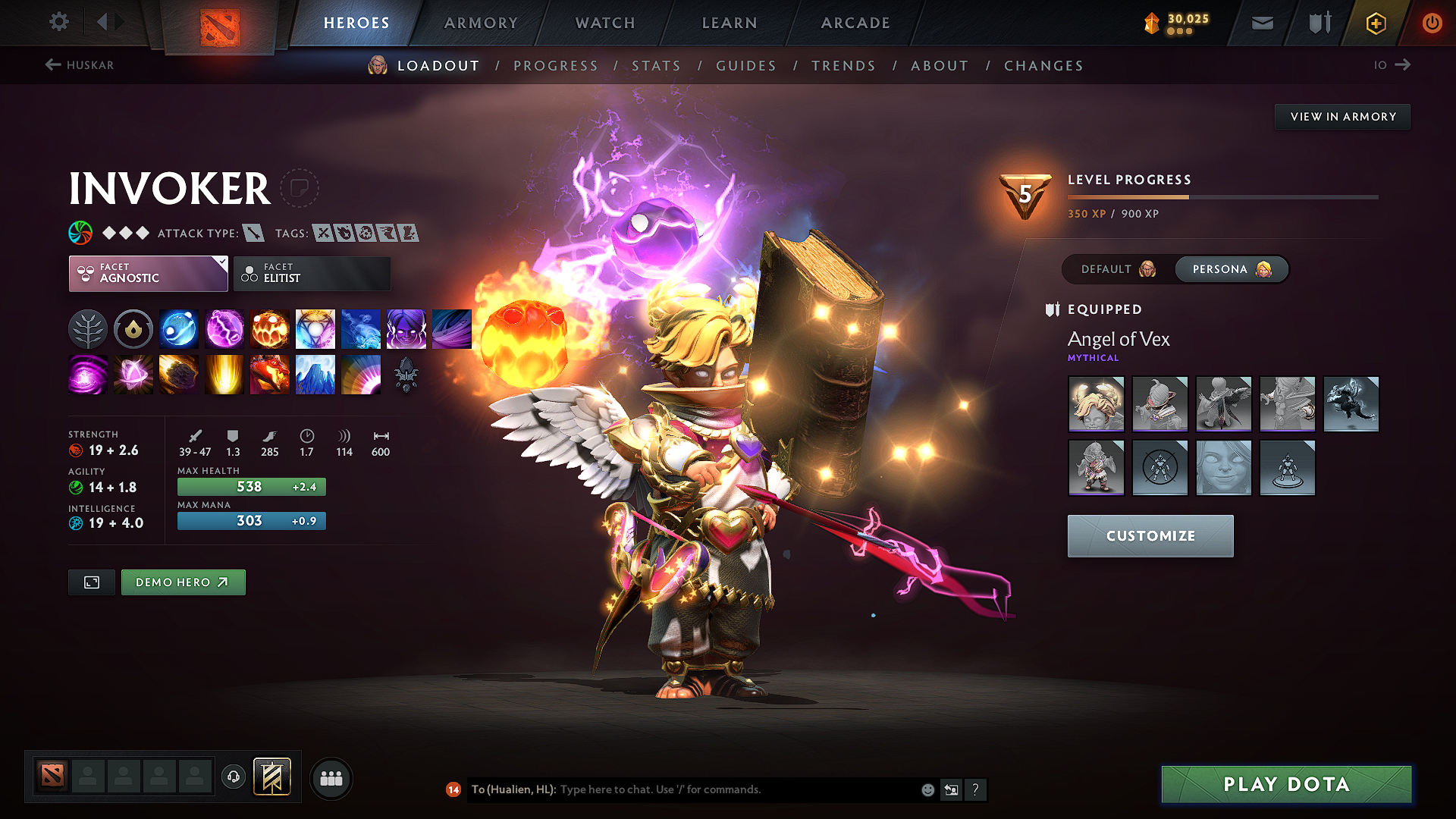Select the Angel of Vex head thumbnail
The image size is (1456, 819).
coord(1096,403)
